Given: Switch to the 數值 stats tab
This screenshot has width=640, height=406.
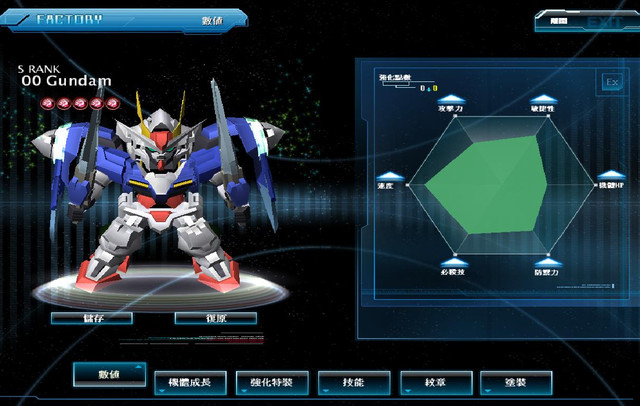Looking at the screenshot, I should (109, 374).
